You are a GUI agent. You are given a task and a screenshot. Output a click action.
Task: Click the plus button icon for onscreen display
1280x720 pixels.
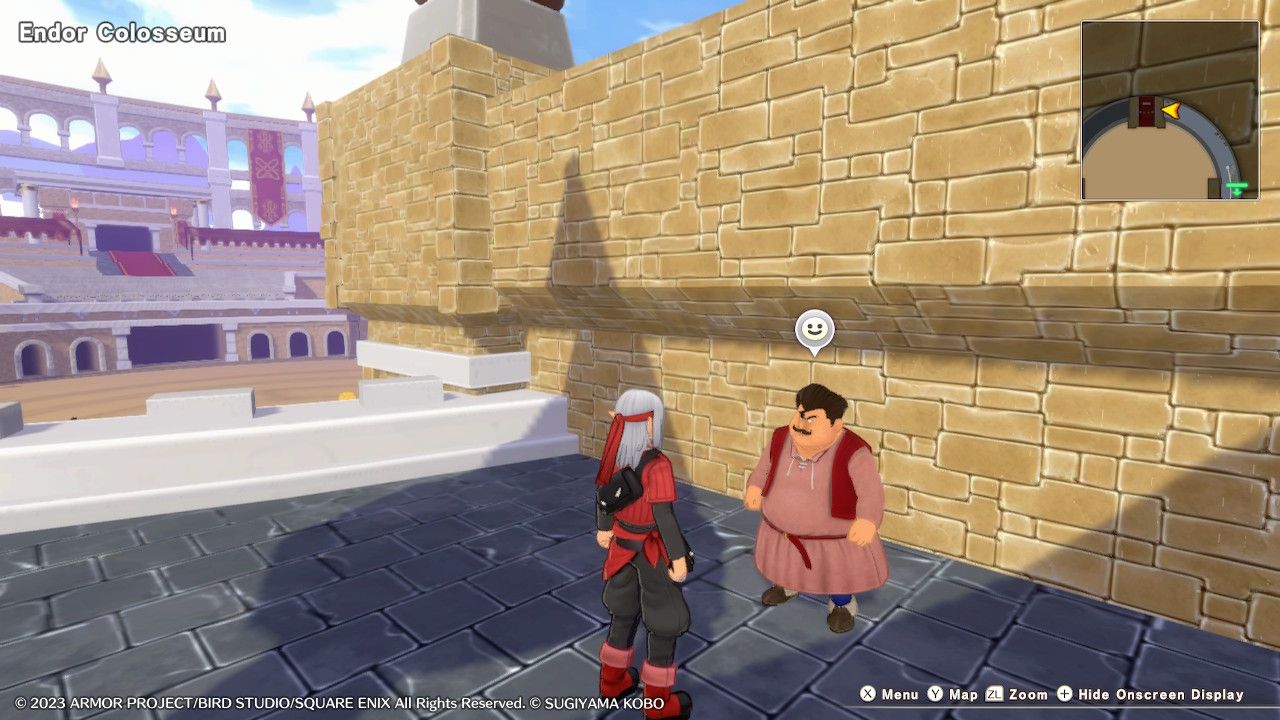[x=1064, y=694]
